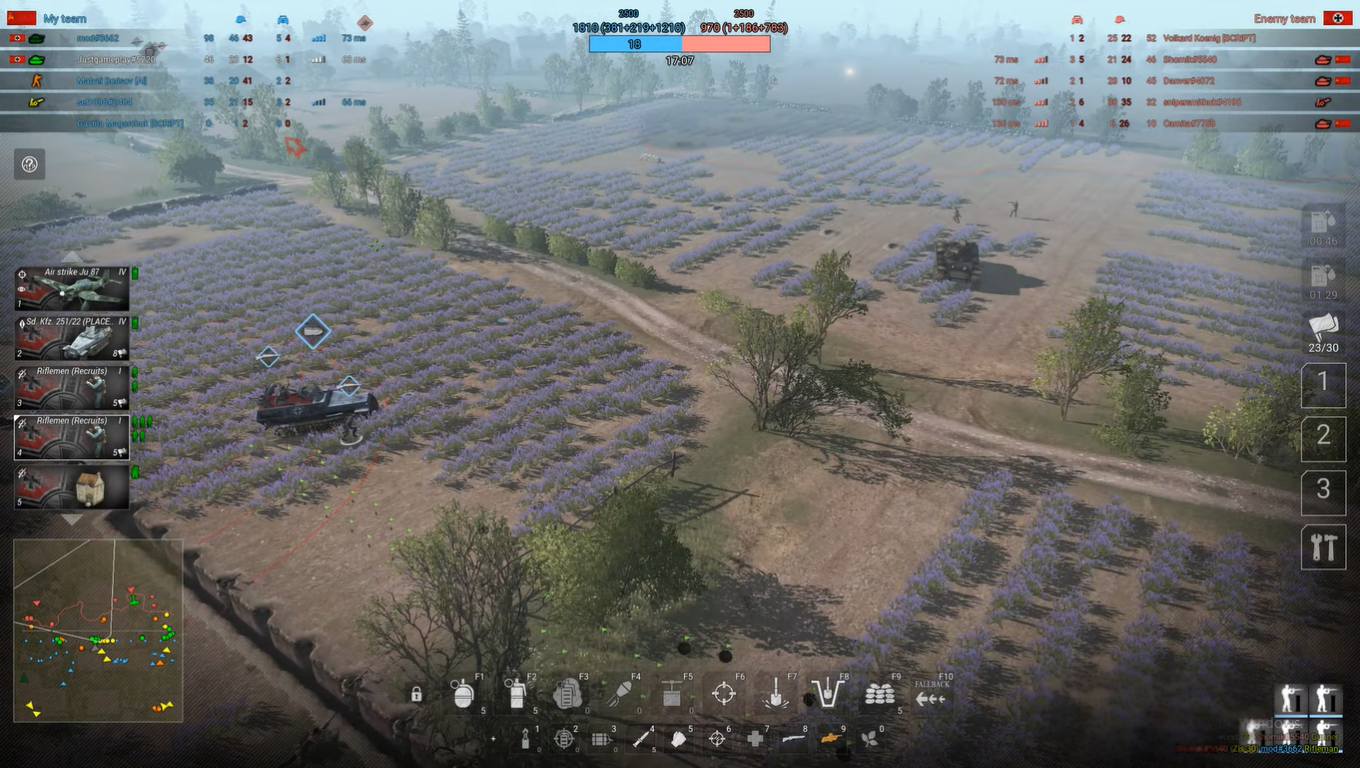
Task: Choose the F7 shovel to dig
Action: point(775,694)
